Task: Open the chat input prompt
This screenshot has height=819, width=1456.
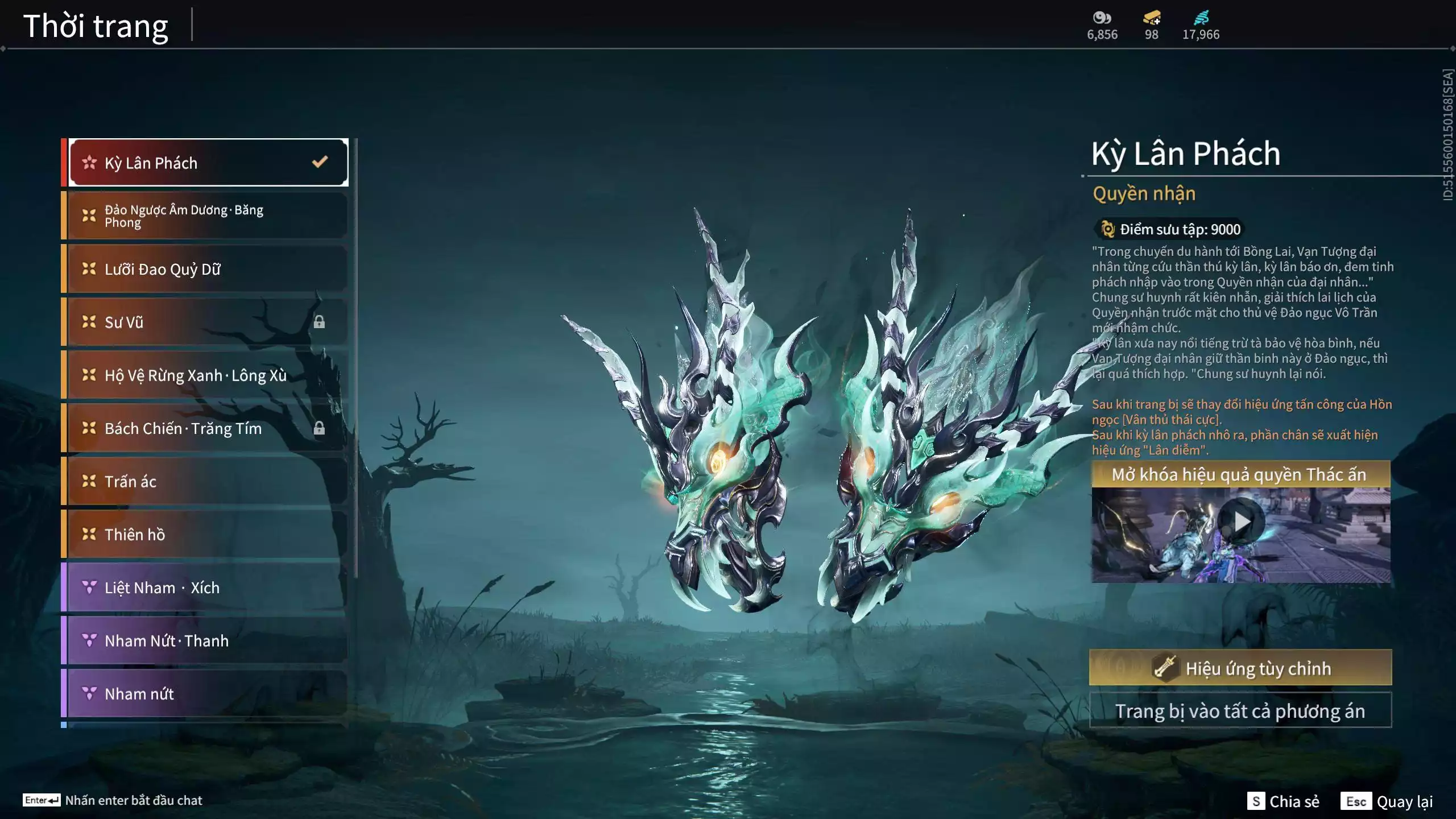Action: (x=113, y=800)
